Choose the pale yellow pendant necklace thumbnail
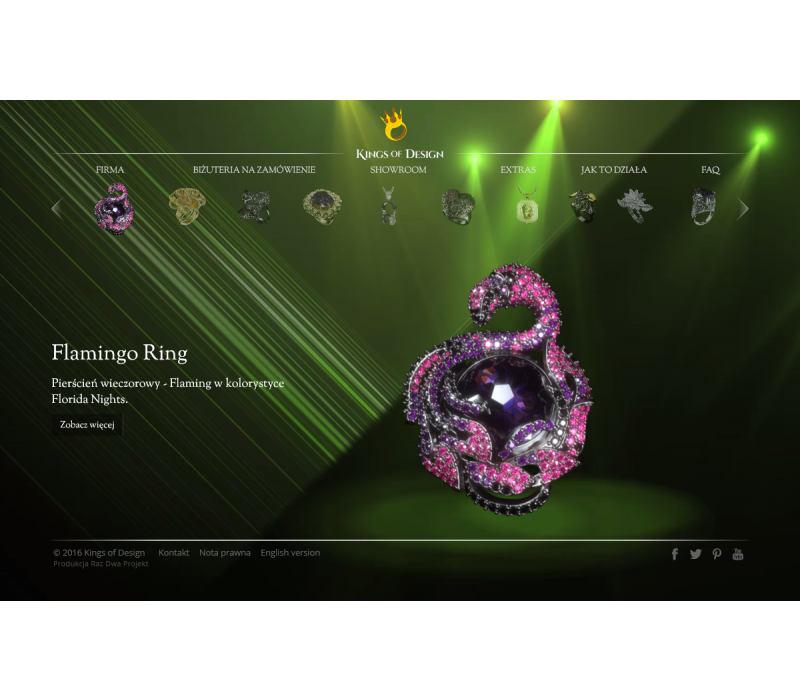The image size is (800, 700). point(526,208)
